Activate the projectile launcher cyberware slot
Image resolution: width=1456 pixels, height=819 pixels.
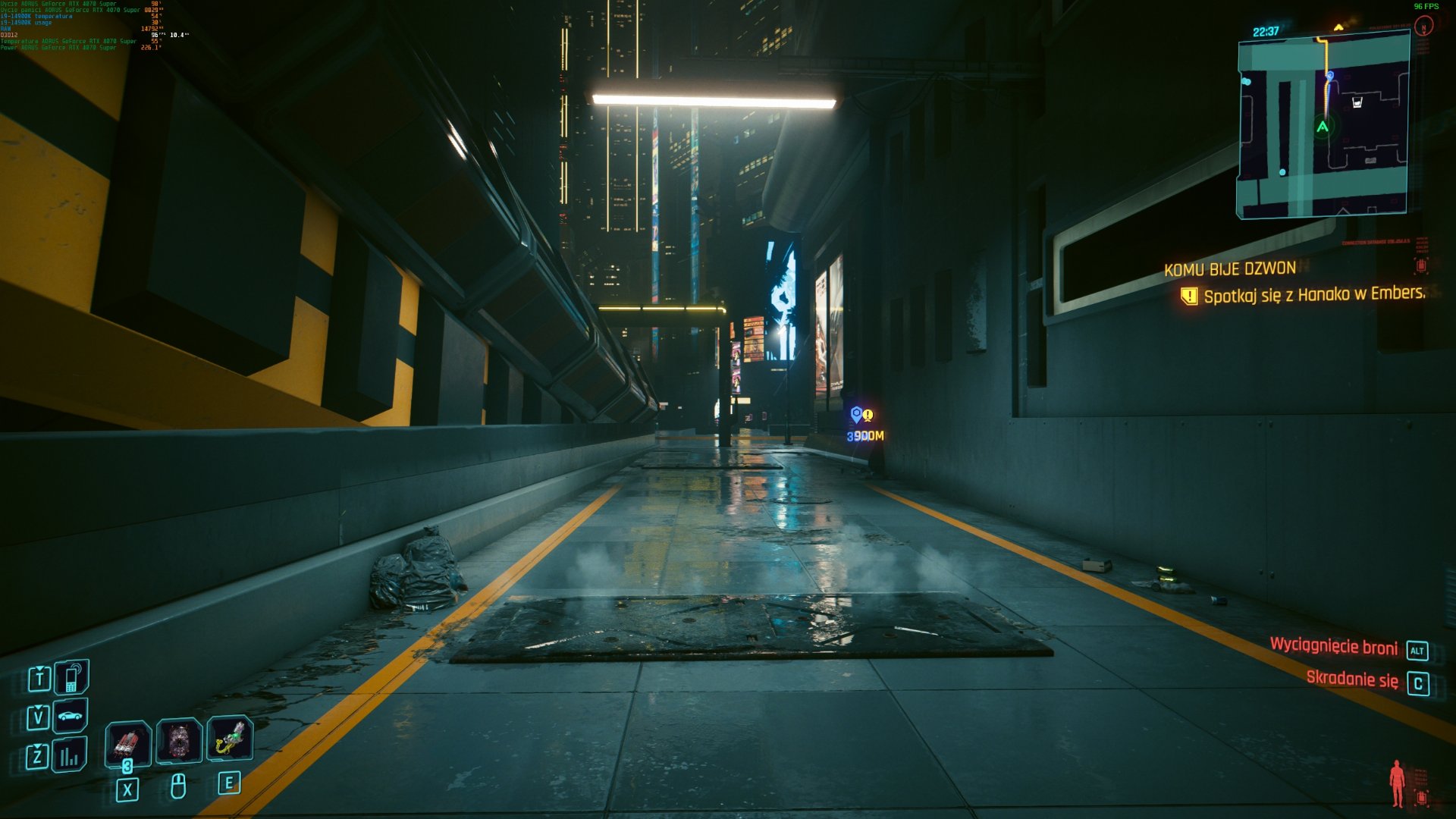click(x=230, y=739)
